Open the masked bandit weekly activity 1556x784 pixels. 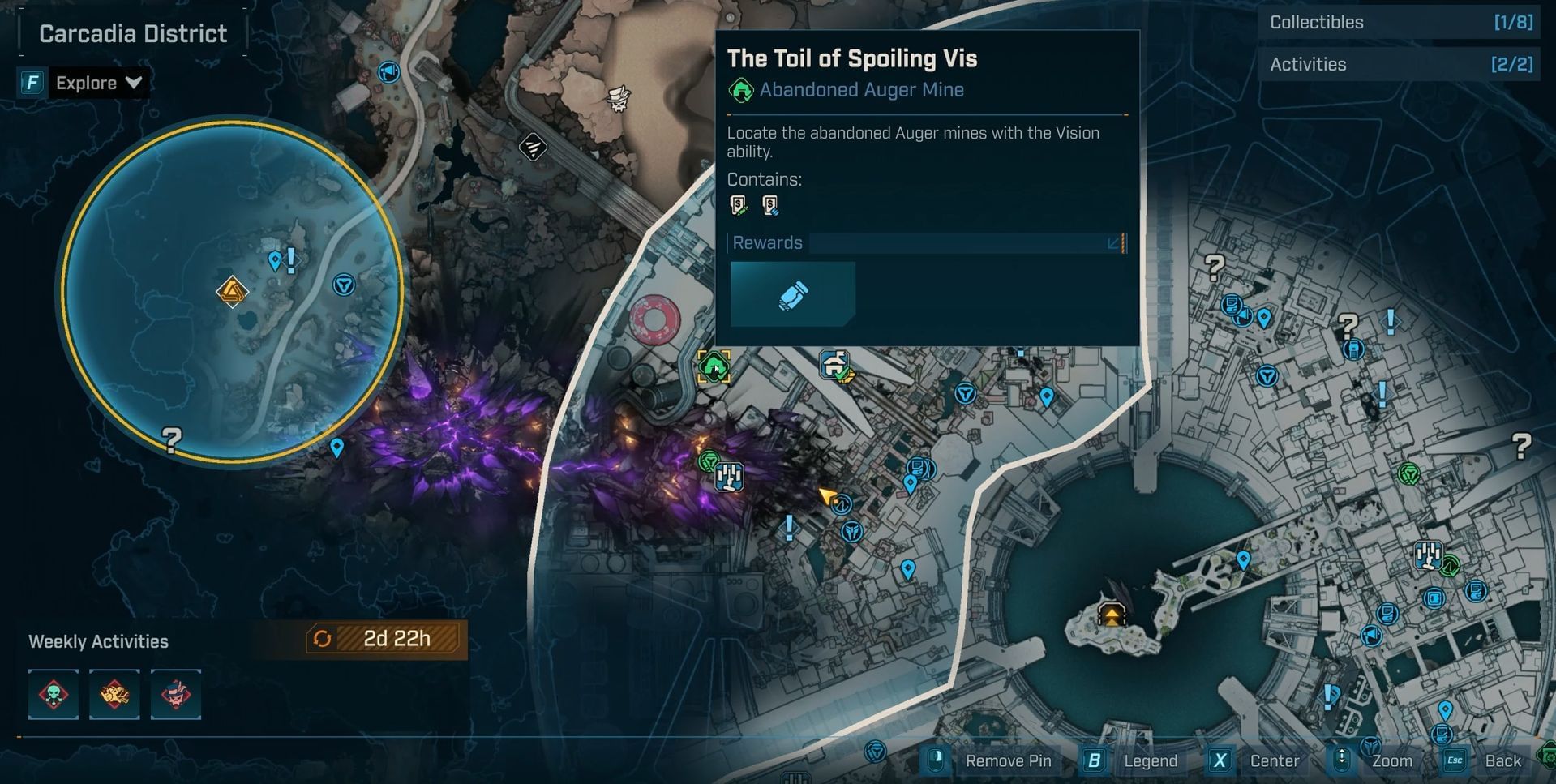pos(176,694)
